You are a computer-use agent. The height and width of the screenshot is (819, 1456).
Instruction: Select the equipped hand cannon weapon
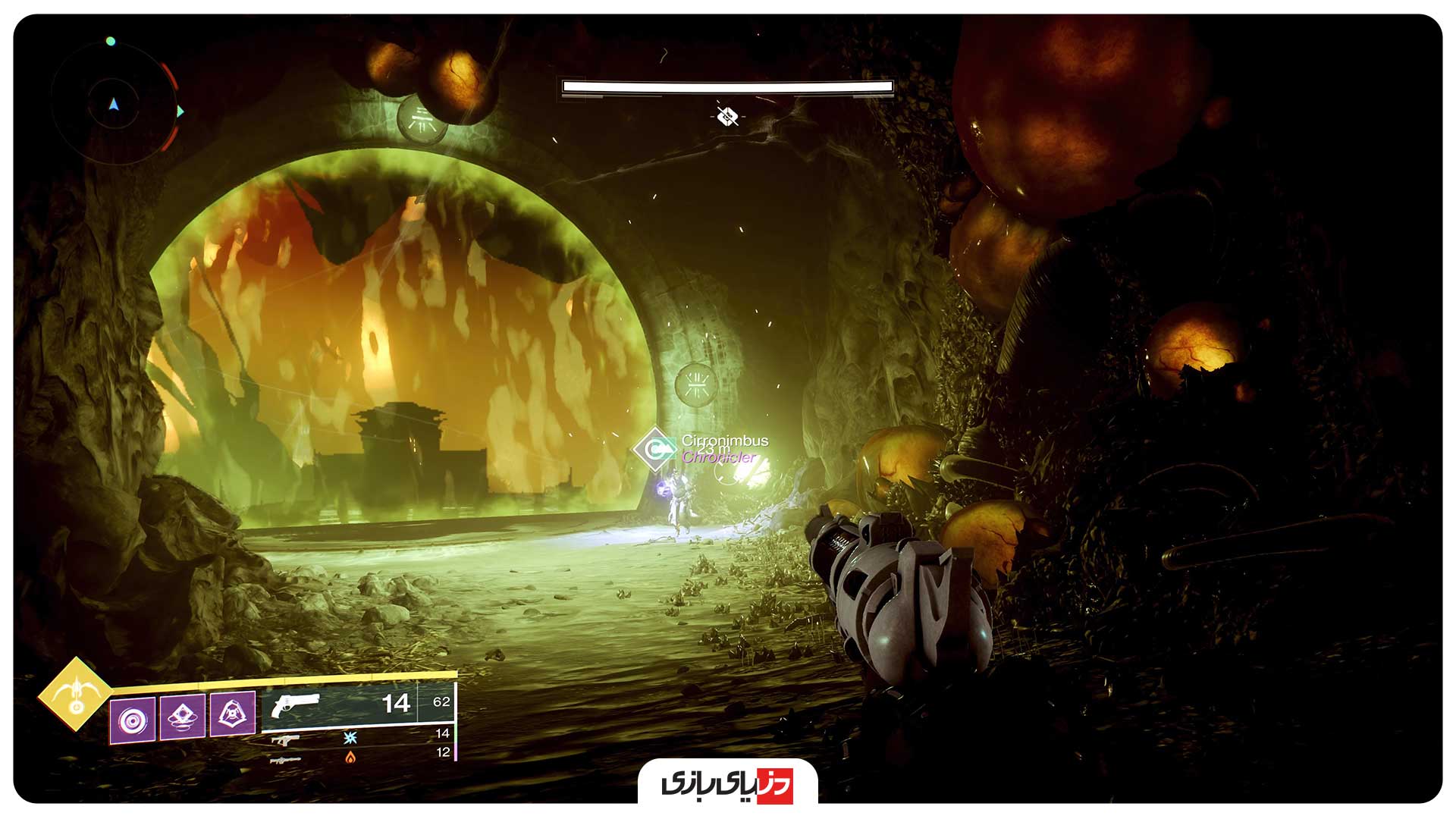(x=296, y=705)
